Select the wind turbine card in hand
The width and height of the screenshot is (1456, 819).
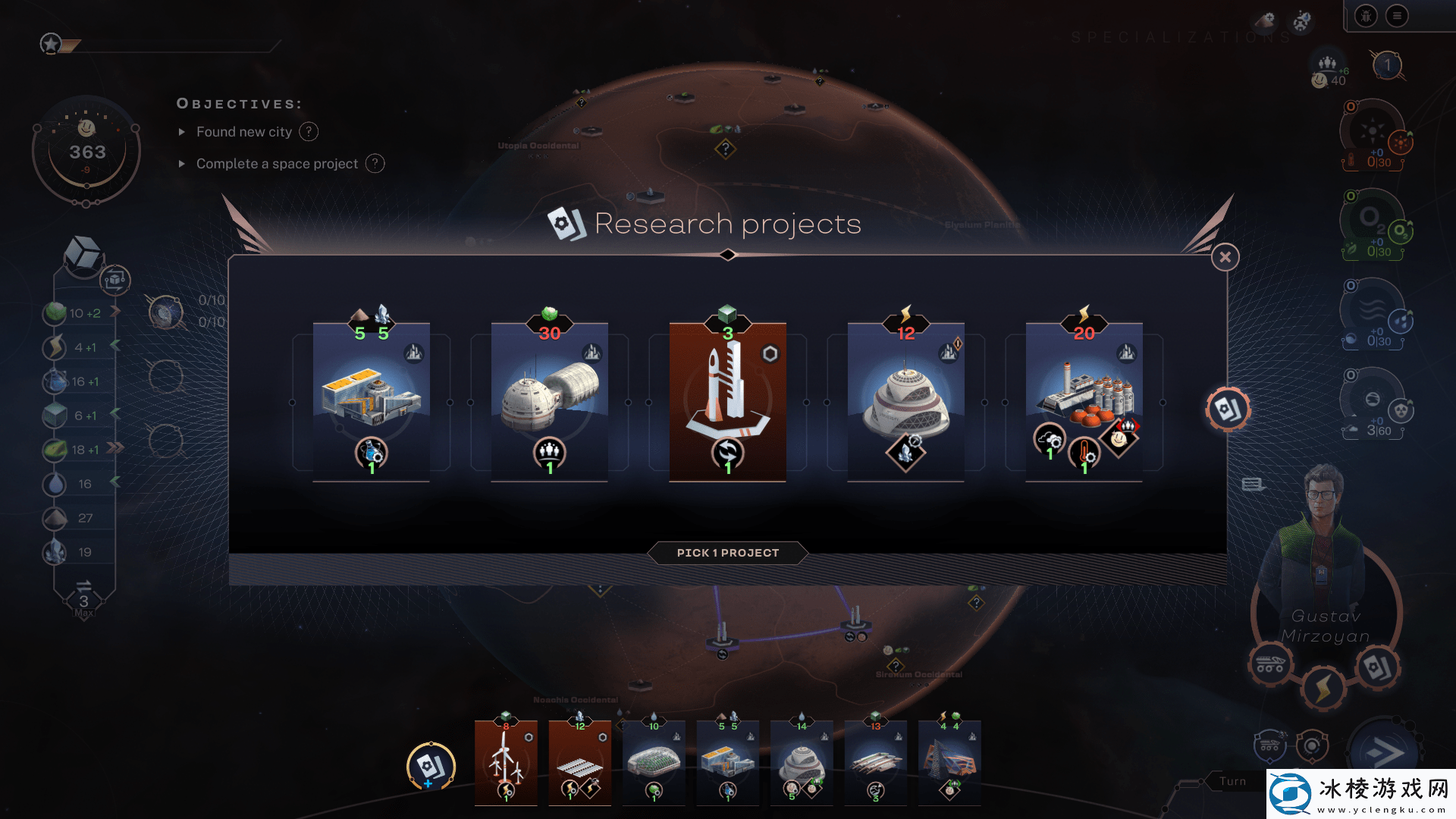506,762
